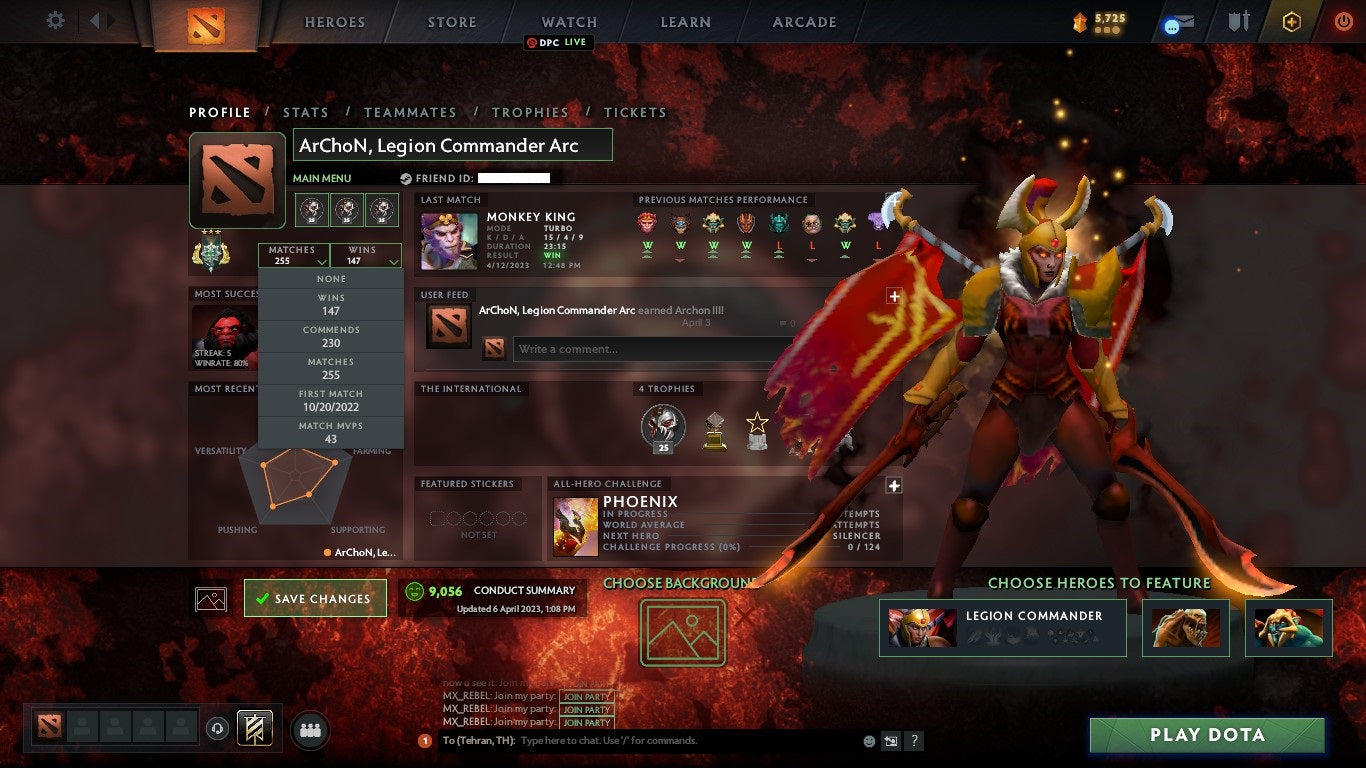
Task: Open messages via the envelope icon
Action: pyautogui.click(x=1181, y=21)
